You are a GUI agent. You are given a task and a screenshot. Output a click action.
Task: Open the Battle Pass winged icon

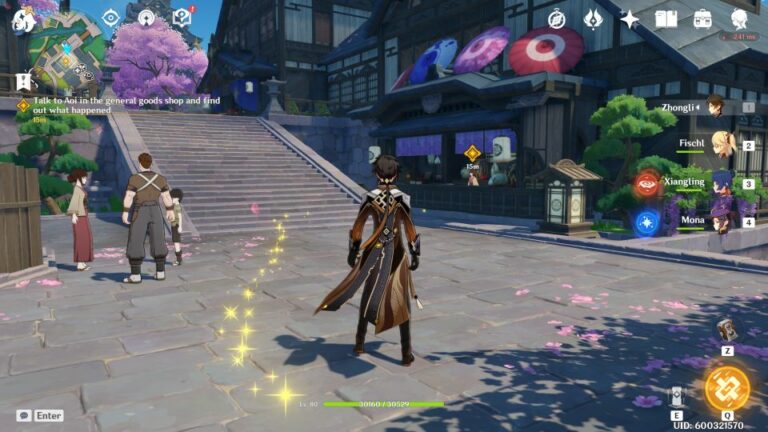pyautogui.click(x=593, y=18)
